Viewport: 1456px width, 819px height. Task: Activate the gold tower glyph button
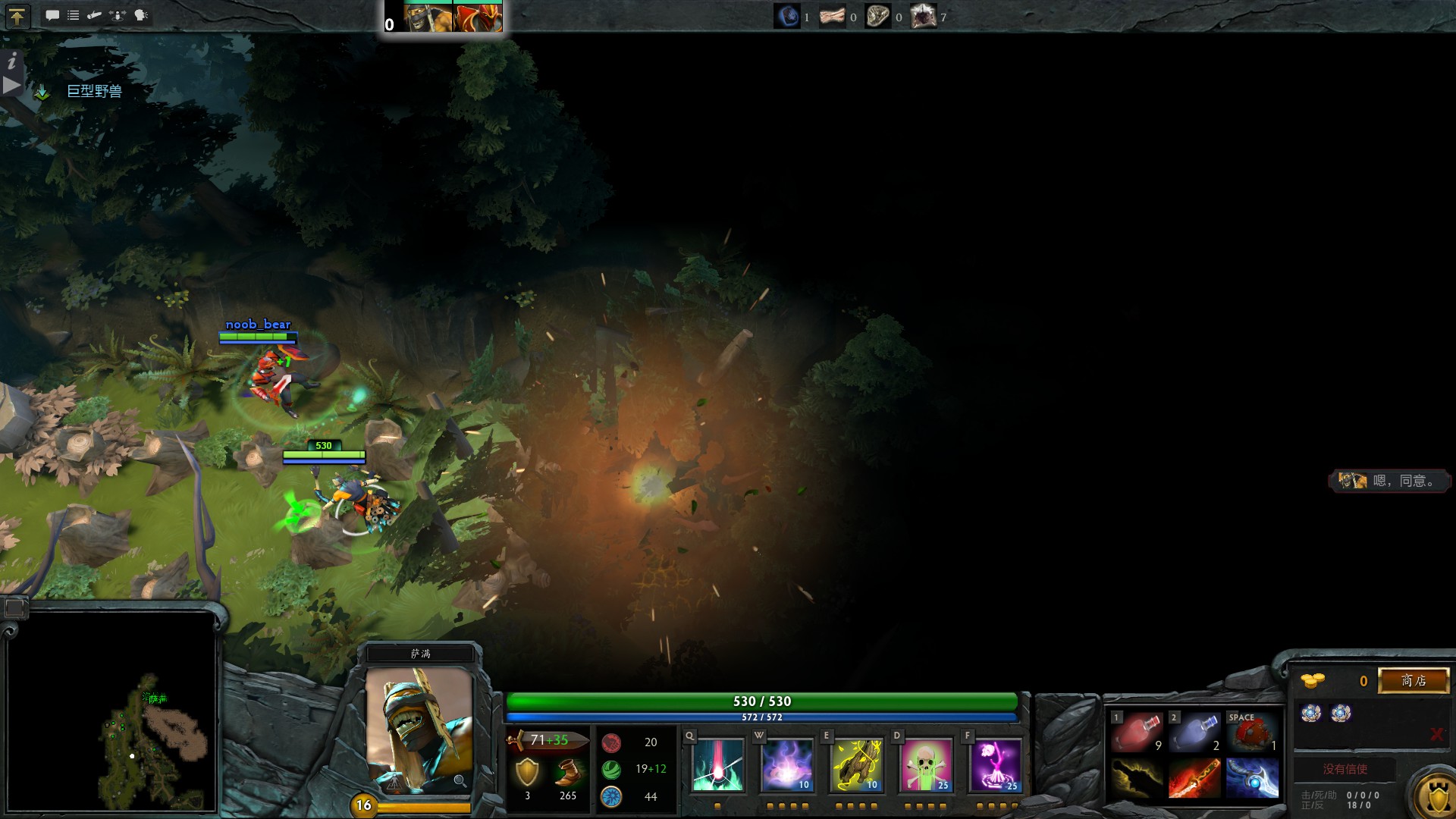coord(1437,796)
